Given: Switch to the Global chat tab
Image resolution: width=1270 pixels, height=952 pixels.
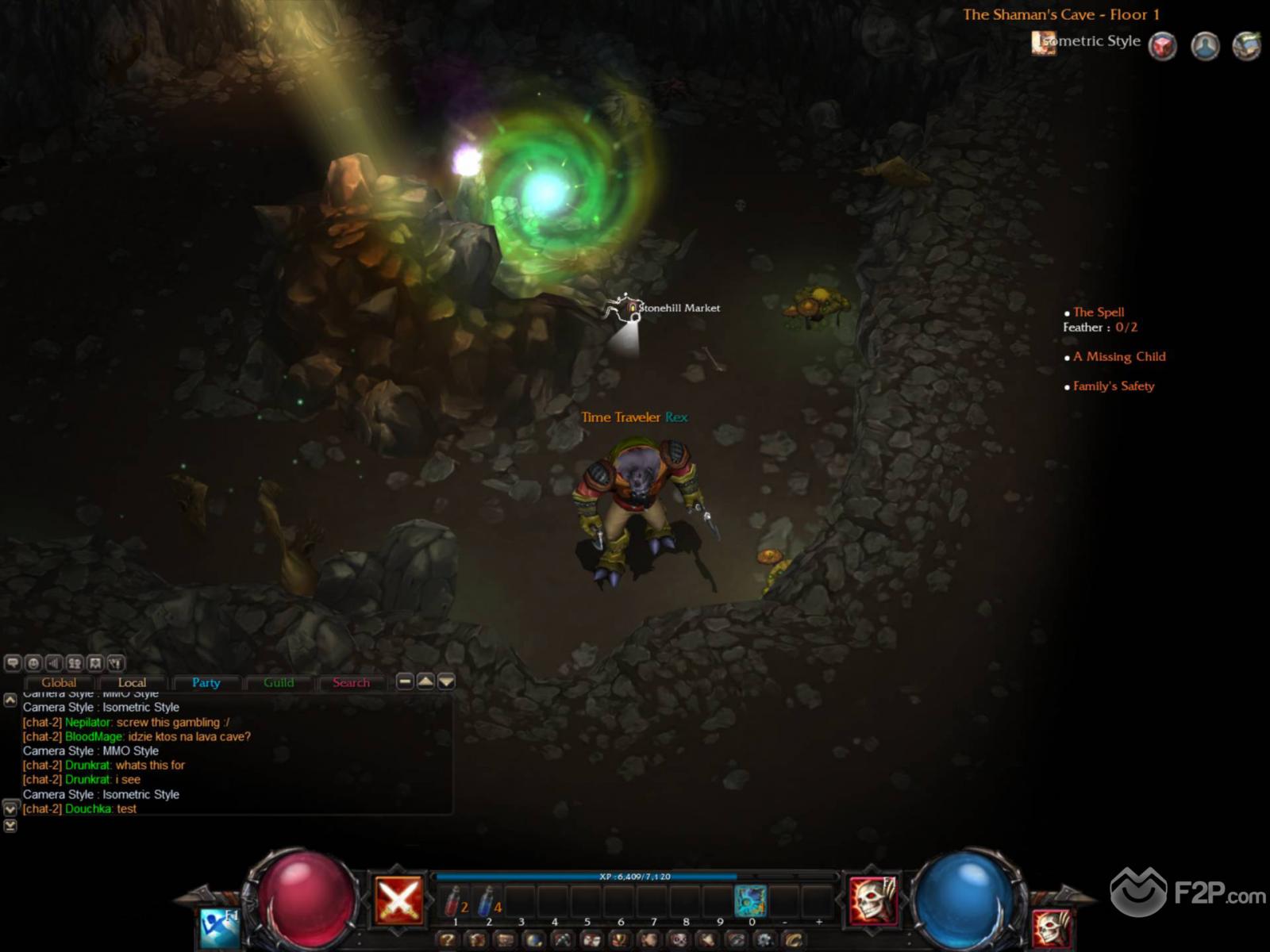Looking at the screenshot, I should pyautogui.click(x=59, y=682).
